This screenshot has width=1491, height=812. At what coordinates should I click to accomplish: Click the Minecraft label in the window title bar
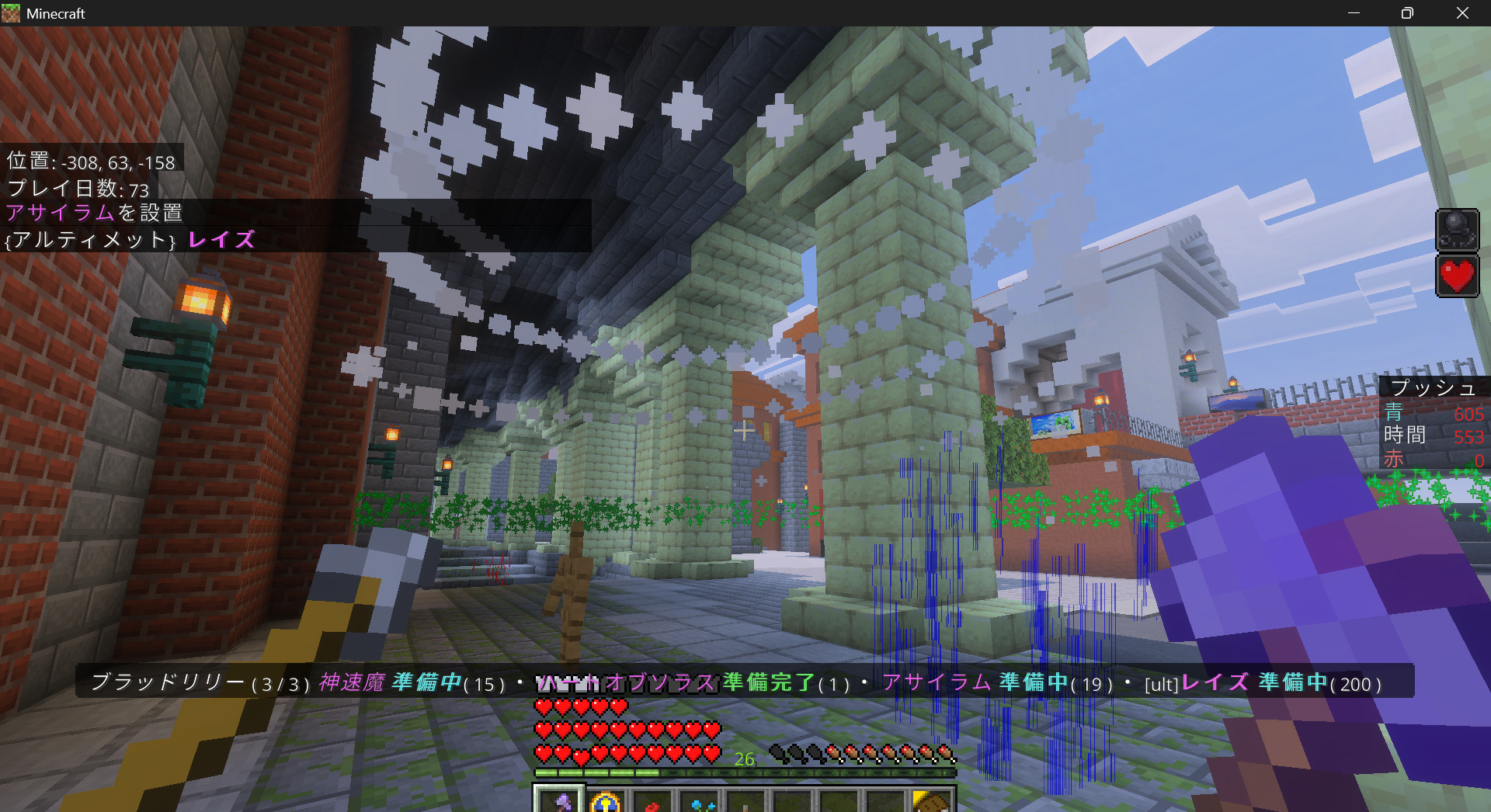54,12
